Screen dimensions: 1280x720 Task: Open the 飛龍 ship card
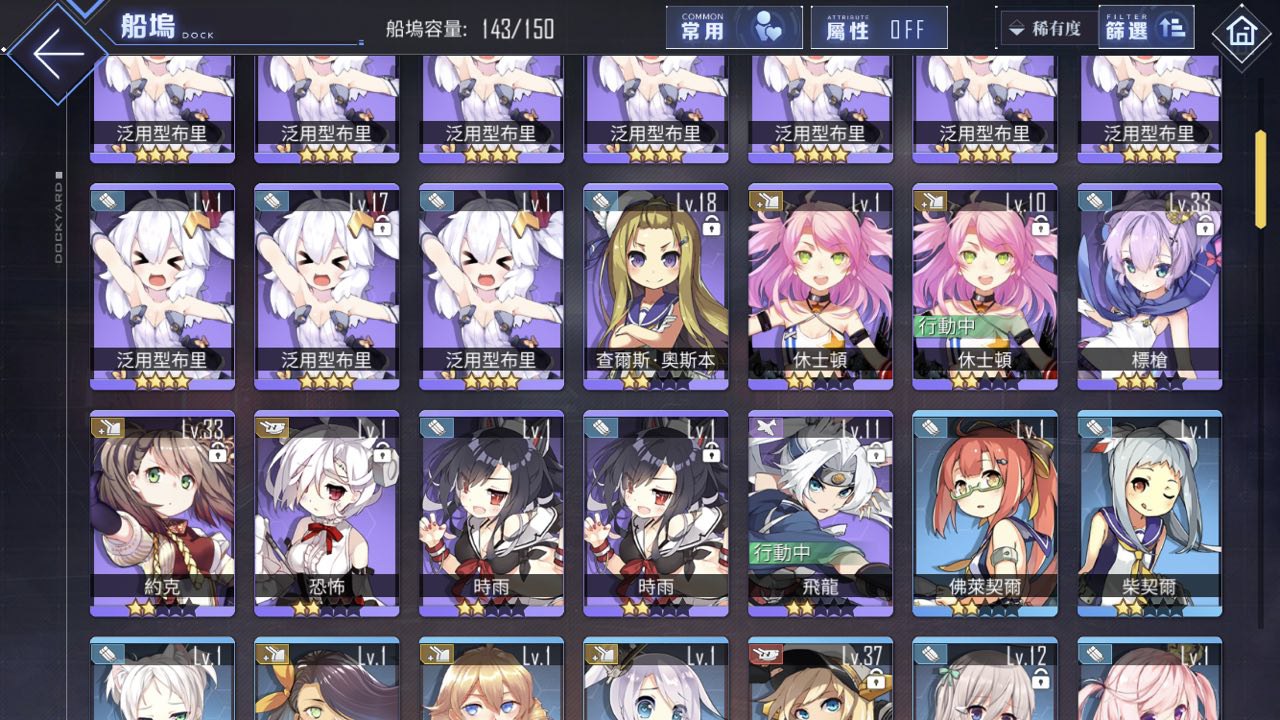(x=820, y=513)
